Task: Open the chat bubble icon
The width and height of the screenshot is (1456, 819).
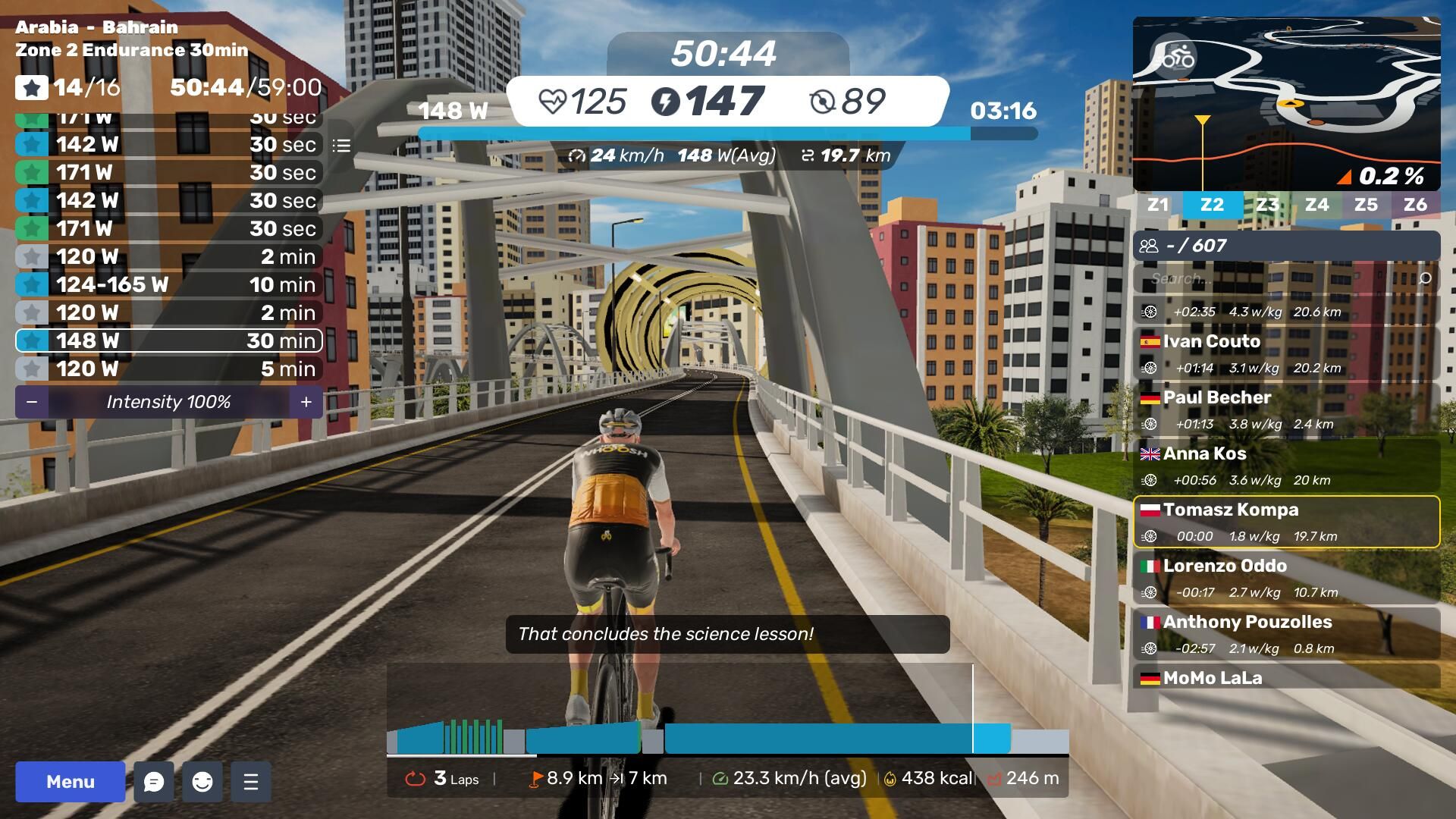Action: [x=154, y=782]
